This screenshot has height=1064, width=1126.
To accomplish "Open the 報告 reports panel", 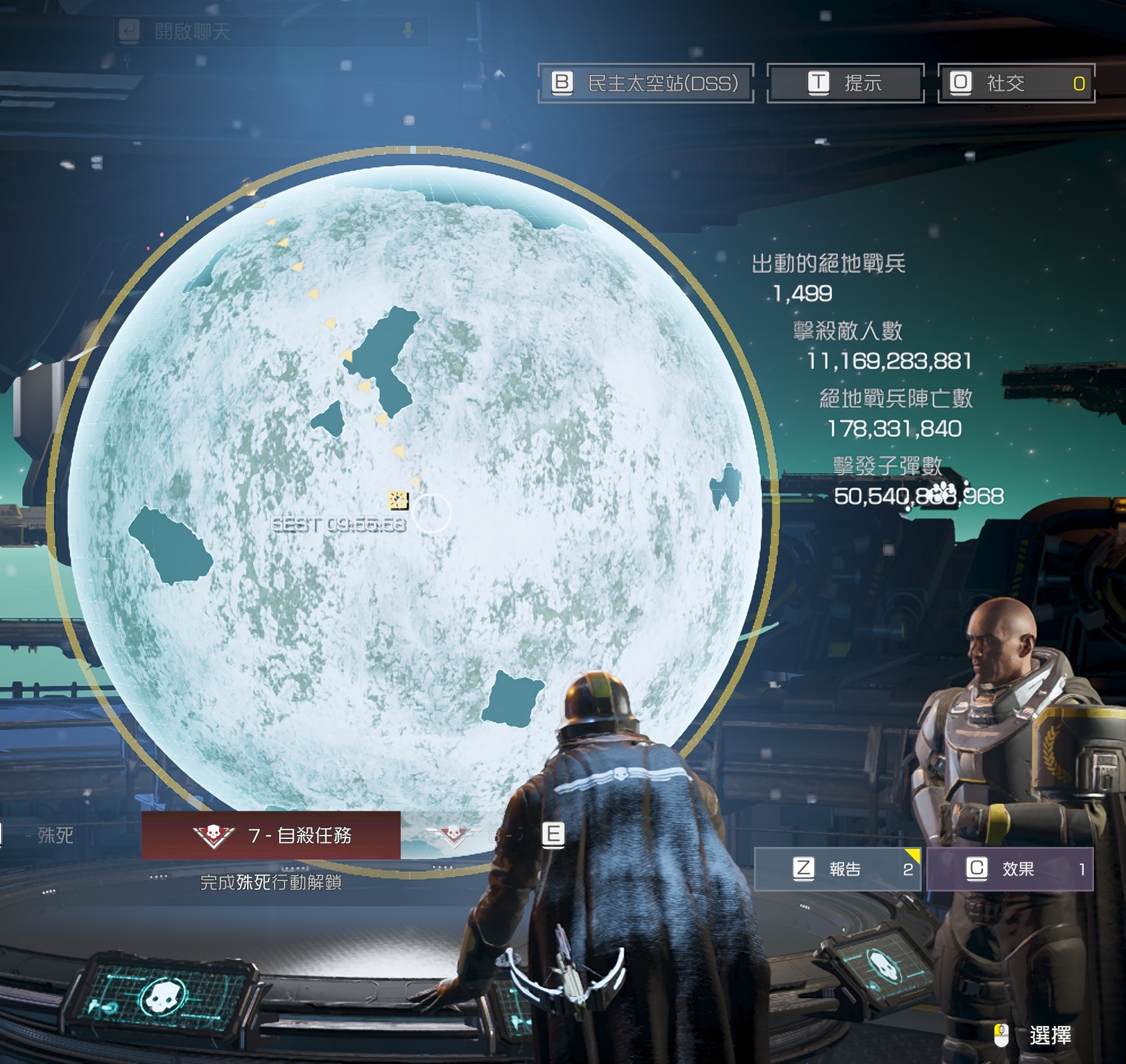I will (x=837, y=868).
